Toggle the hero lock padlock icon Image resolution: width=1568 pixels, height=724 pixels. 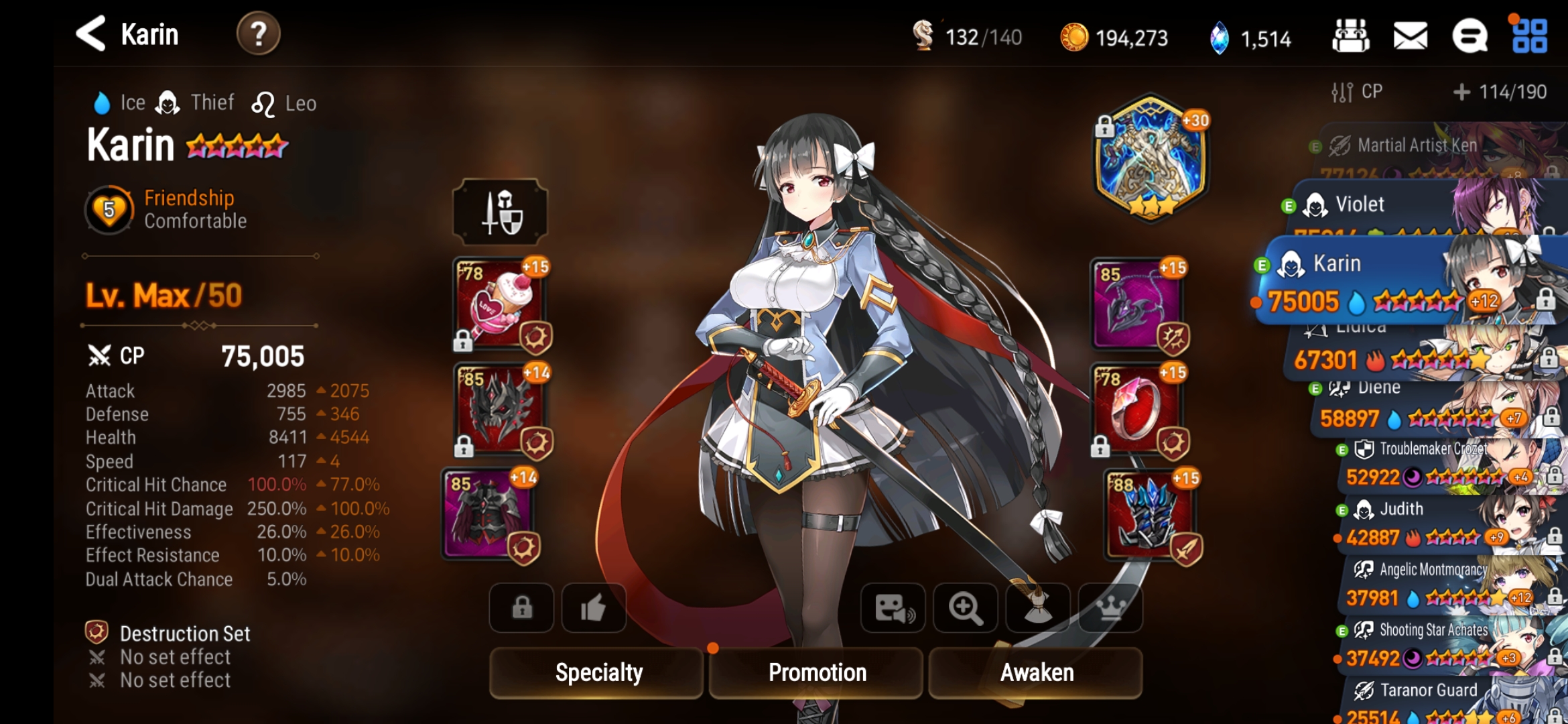click(x=521, y=607)
